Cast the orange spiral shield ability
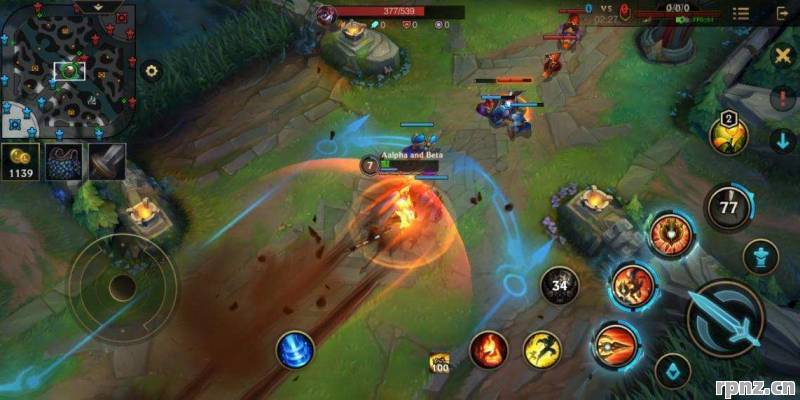 tap(671, 235)
